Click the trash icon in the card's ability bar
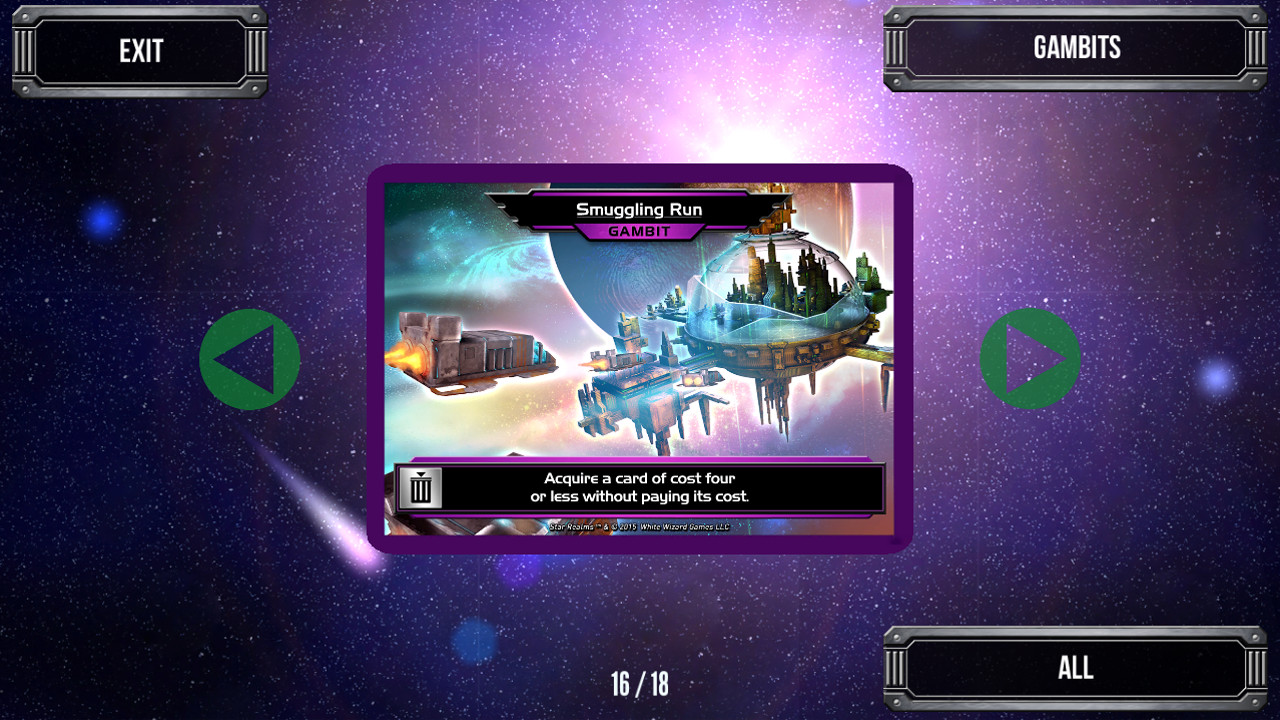 click(x=421, y=488)
